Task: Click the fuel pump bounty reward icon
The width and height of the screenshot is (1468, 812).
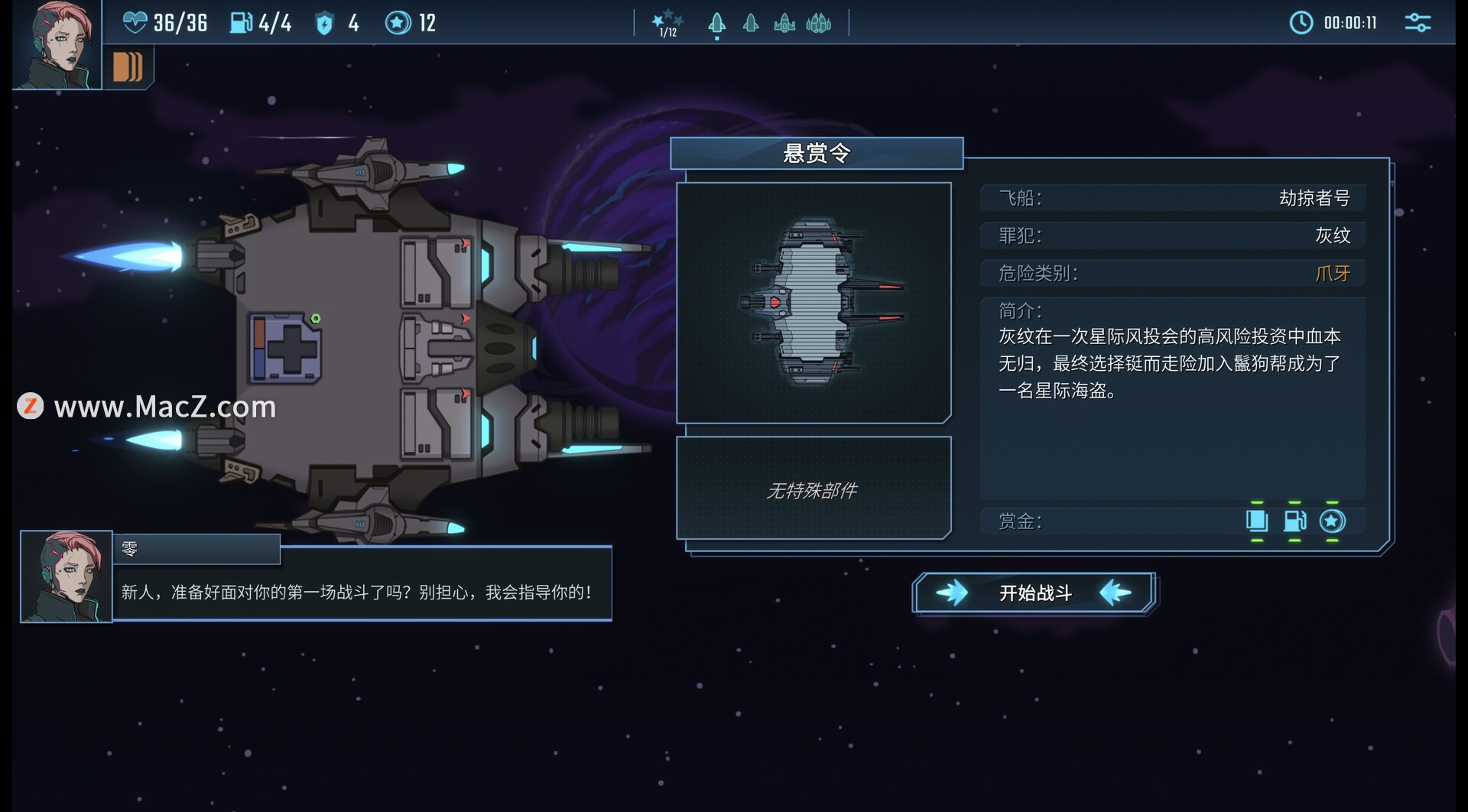Action: point(1294,521)
